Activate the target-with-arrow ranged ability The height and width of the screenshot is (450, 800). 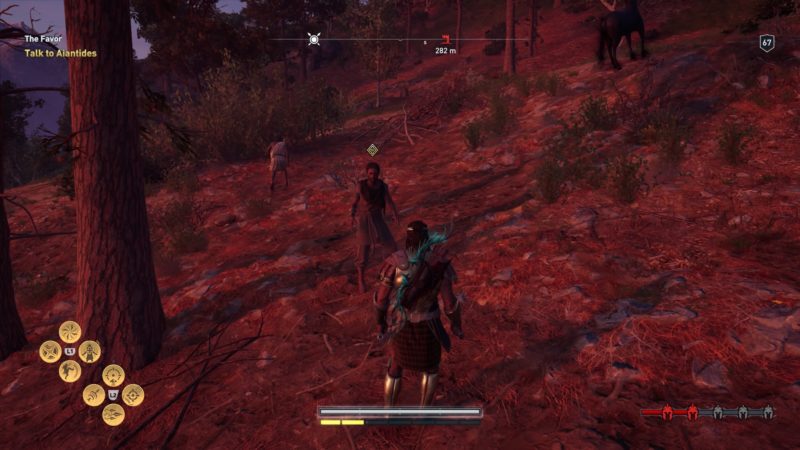pos(112,375)
